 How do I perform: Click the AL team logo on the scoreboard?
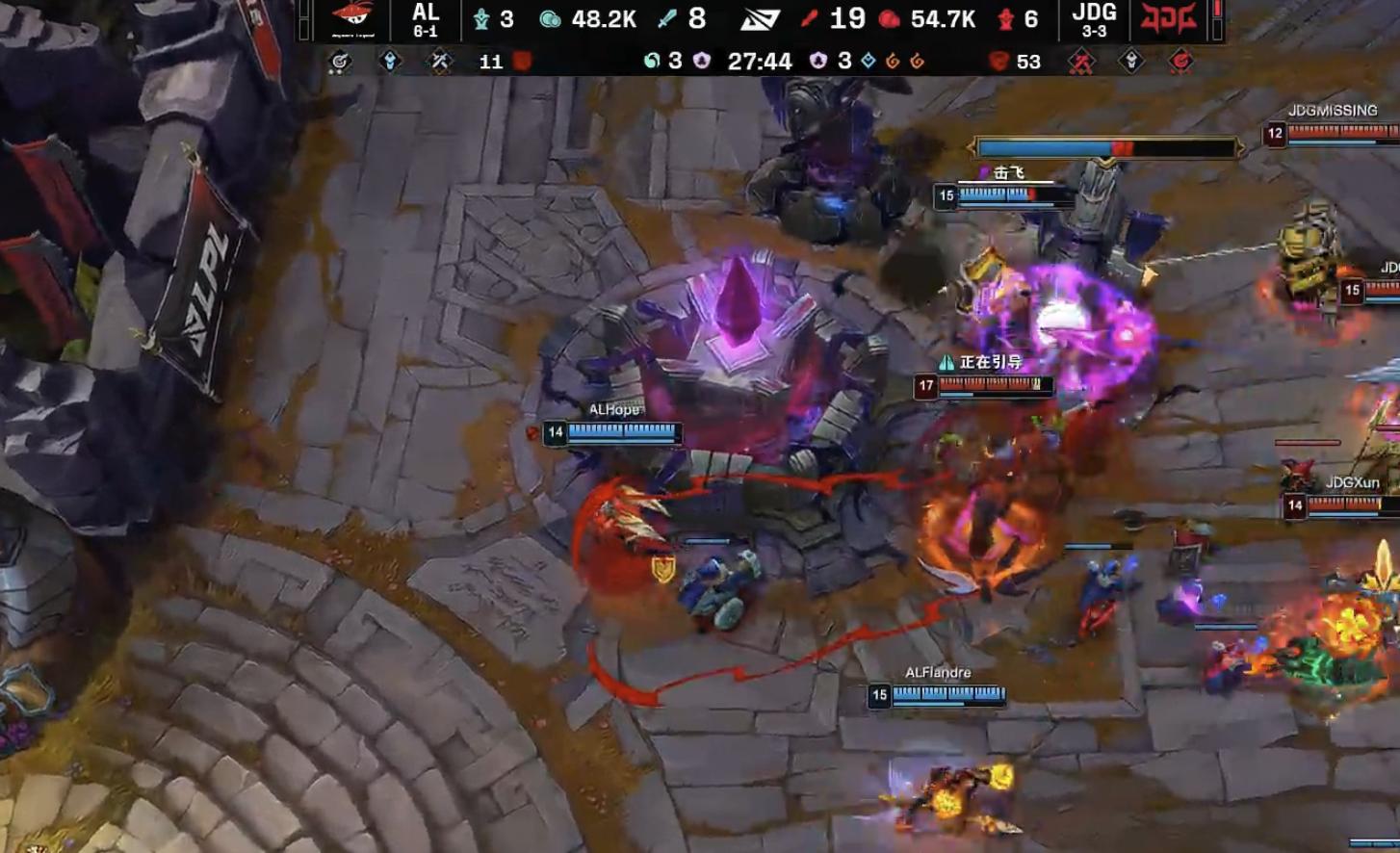pos(351,19)
